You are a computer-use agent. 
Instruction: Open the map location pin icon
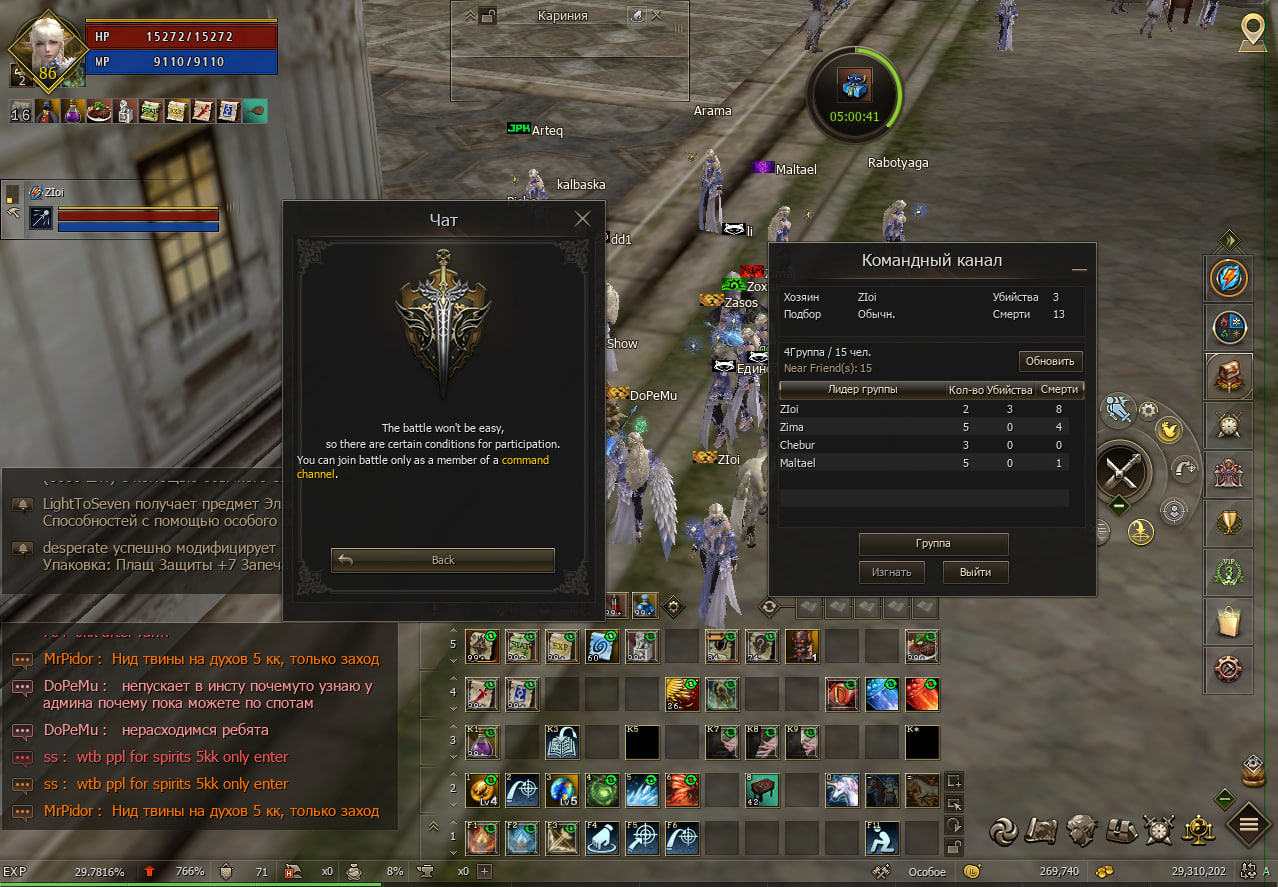1251,31
